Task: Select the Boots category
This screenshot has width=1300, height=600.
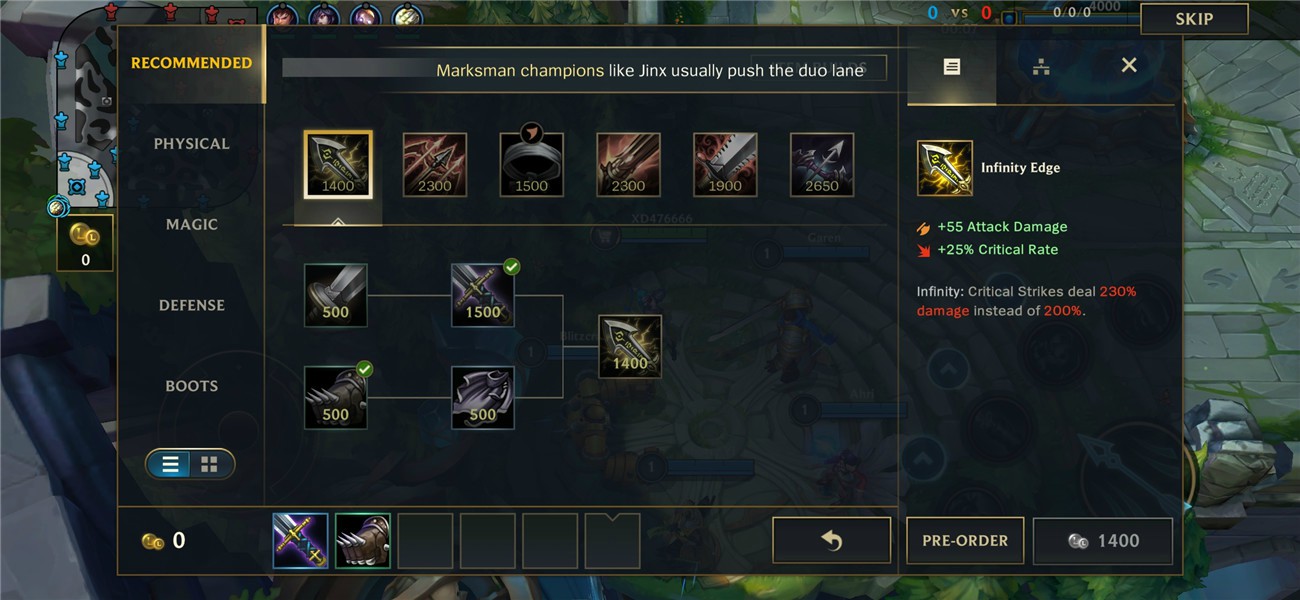Action: pyautogui.click(x=191, y=386)
